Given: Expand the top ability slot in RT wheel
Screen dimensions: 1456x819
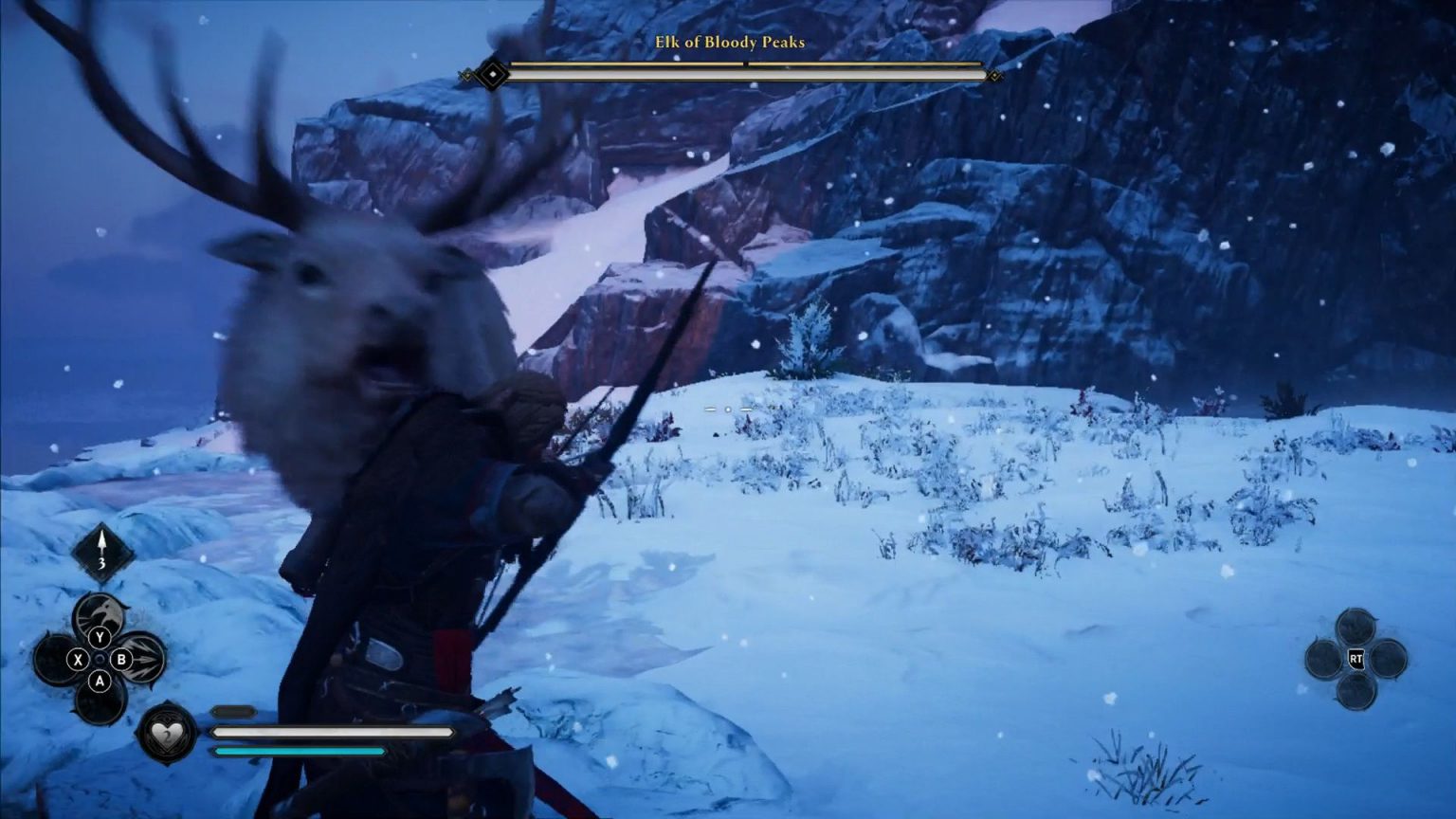Looking at the screenshot, I should click(x=1356, y=625).
